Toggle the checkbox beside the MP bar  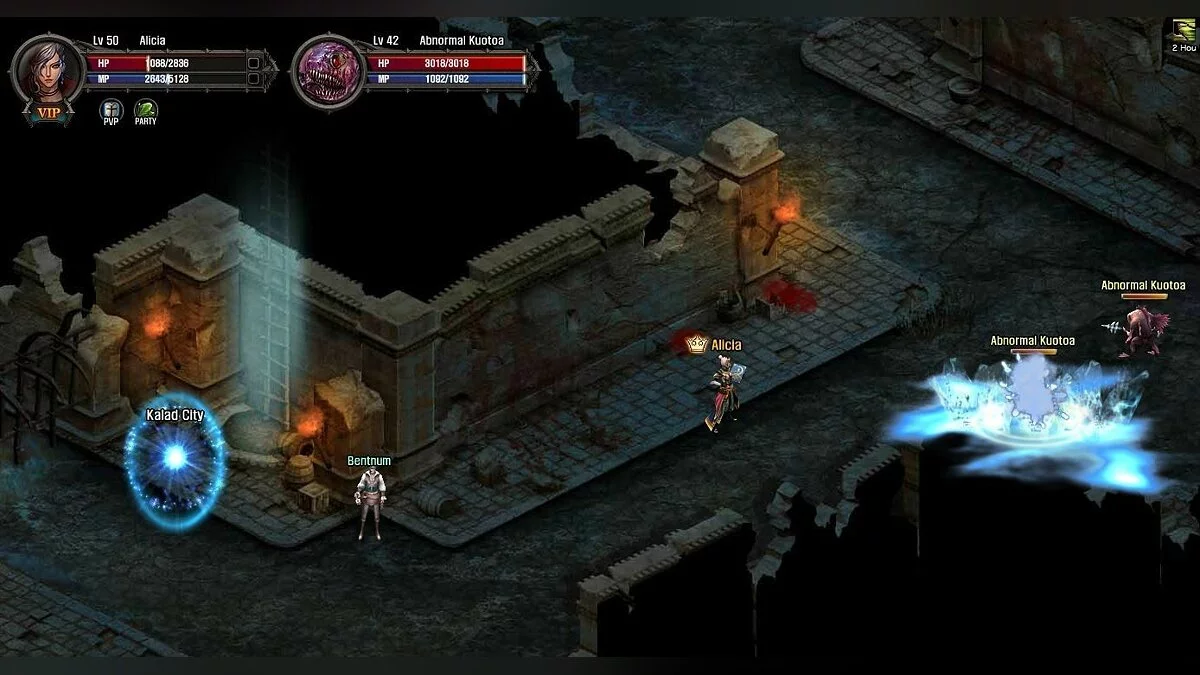click(x=254, y=78)
